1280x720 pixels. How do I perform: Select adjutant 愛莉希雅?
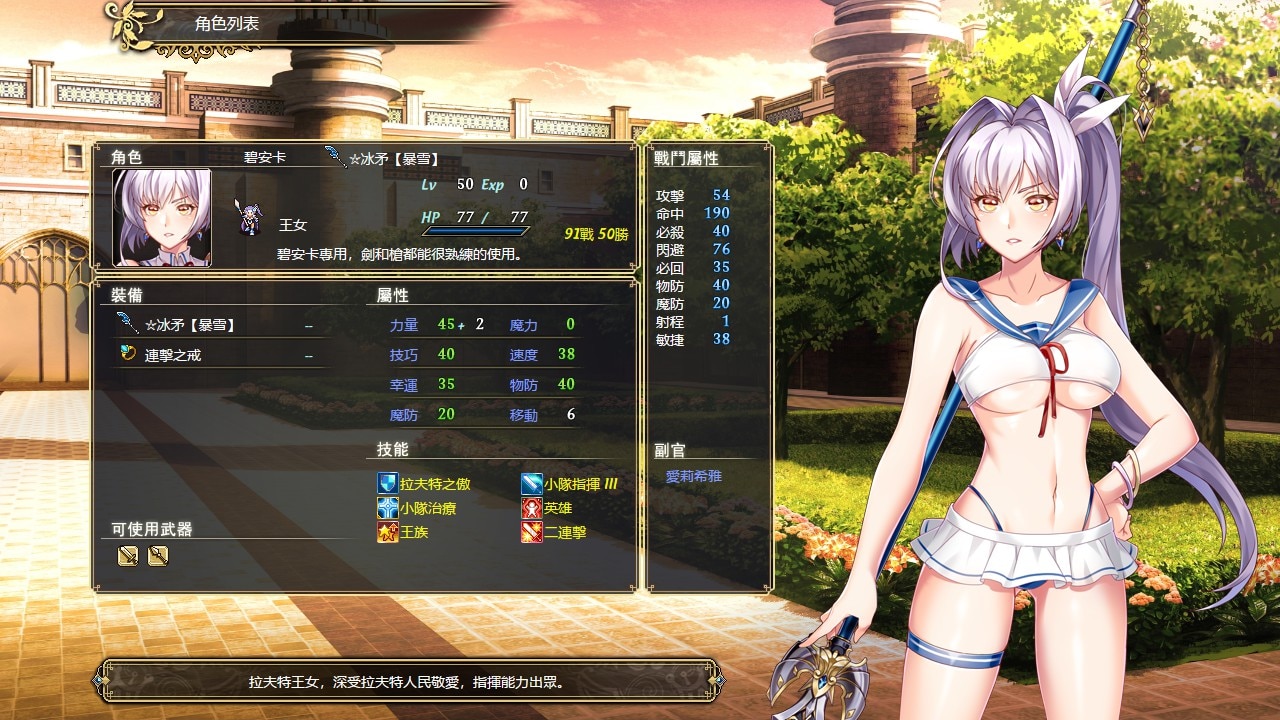(x=693, y=477)
